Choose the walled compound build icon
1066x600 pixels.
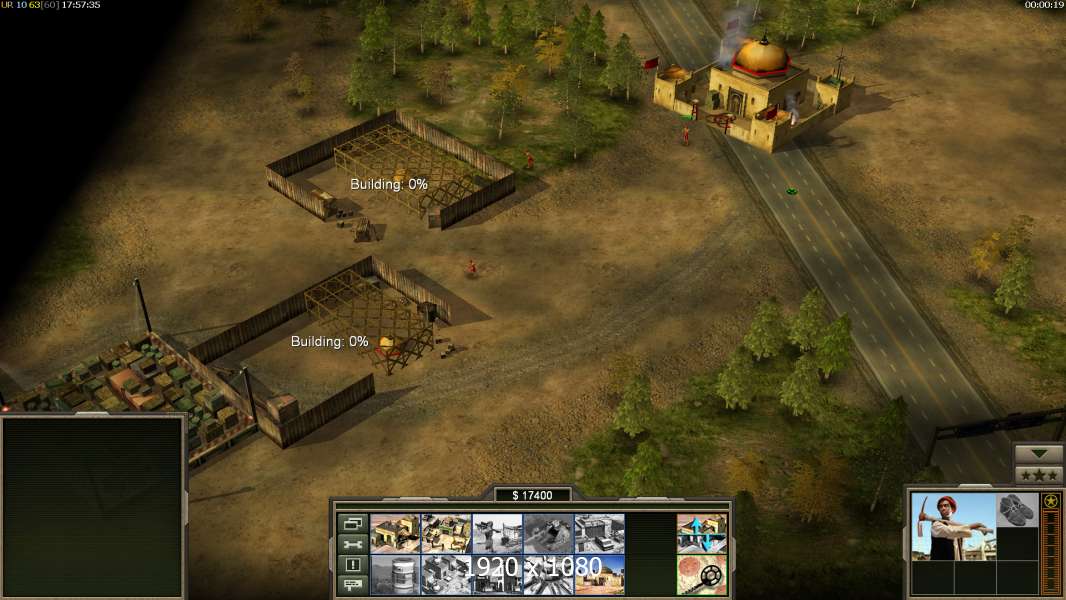(446, 534)
